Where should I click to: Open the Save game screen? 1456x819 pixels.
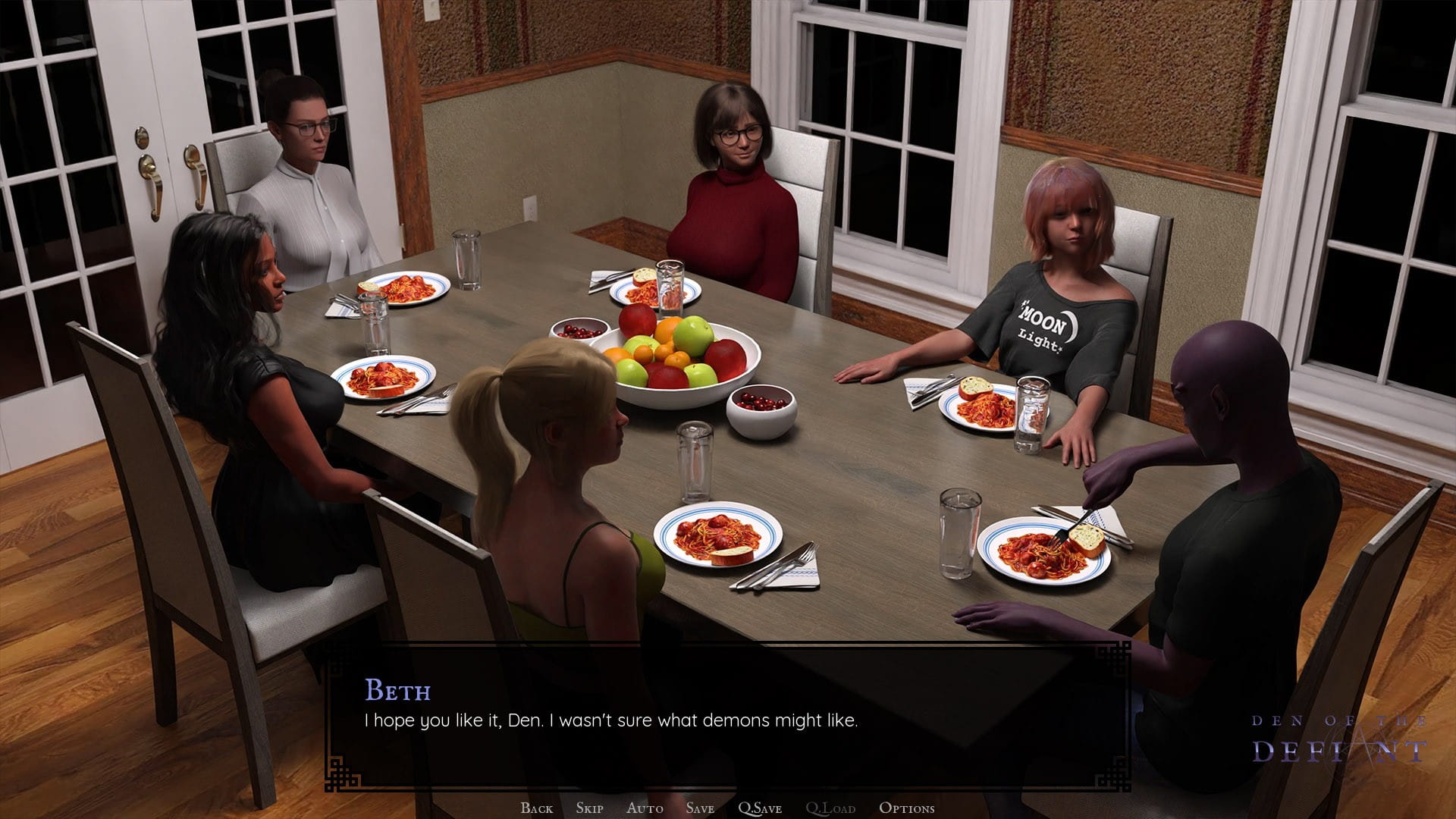click(x=700, y=808)
